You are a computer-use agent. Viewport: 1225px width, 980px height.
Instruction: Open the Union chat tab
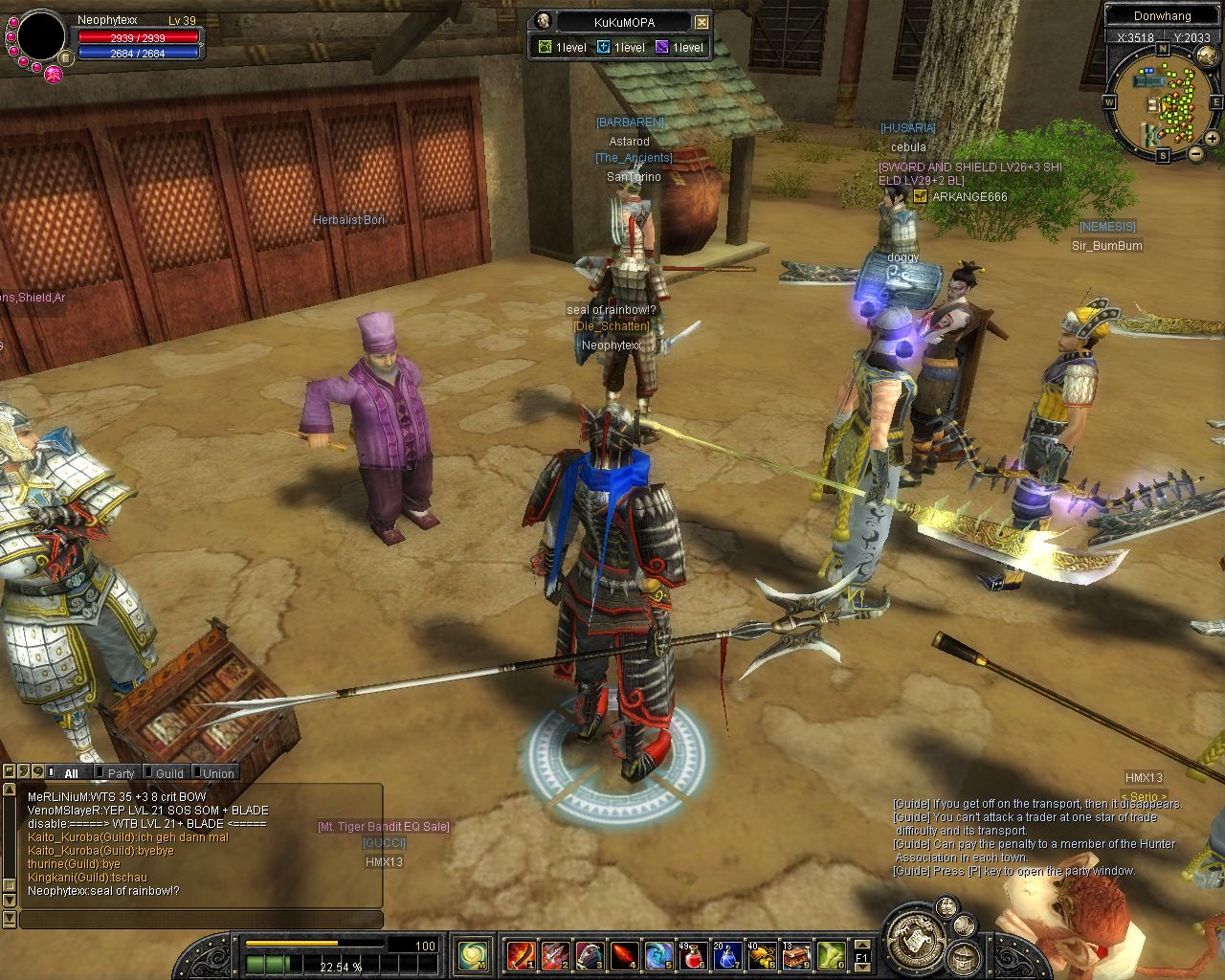[x=218, y=773]
